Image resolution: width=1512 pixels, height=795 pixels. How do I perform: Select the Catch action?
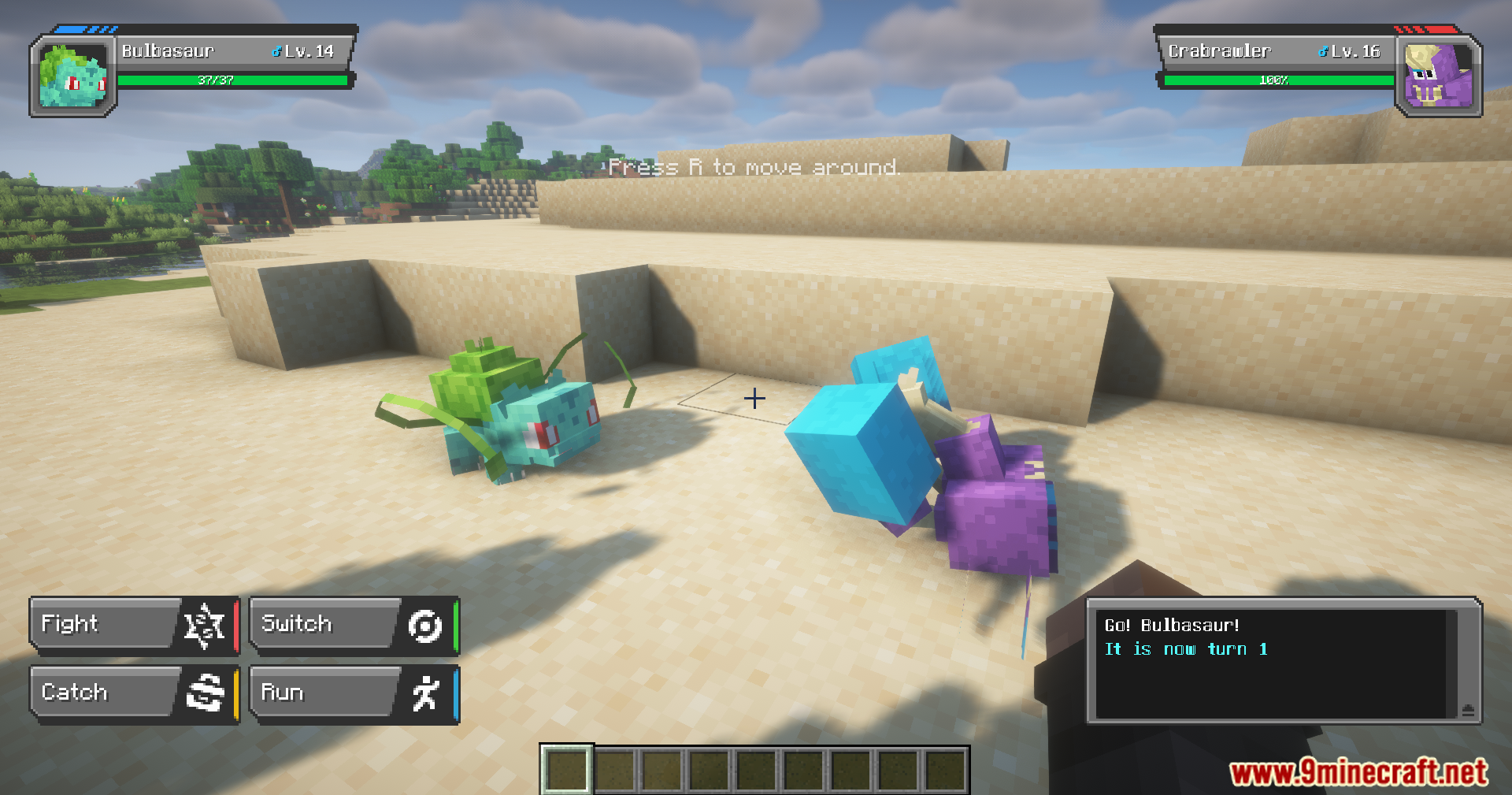click(x=132, y=693)
